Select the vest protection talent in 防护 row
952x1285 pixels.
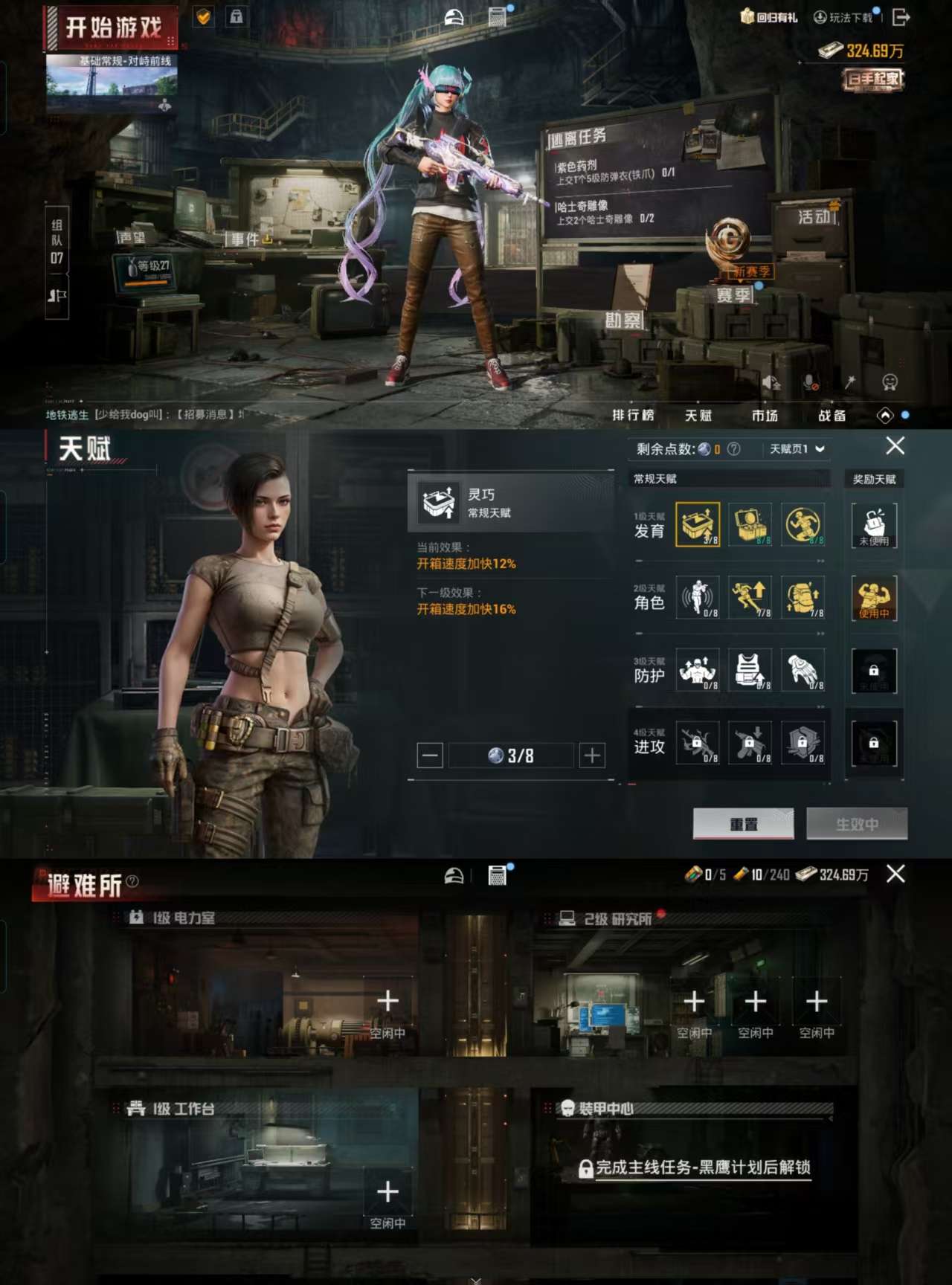coord(750,669)
